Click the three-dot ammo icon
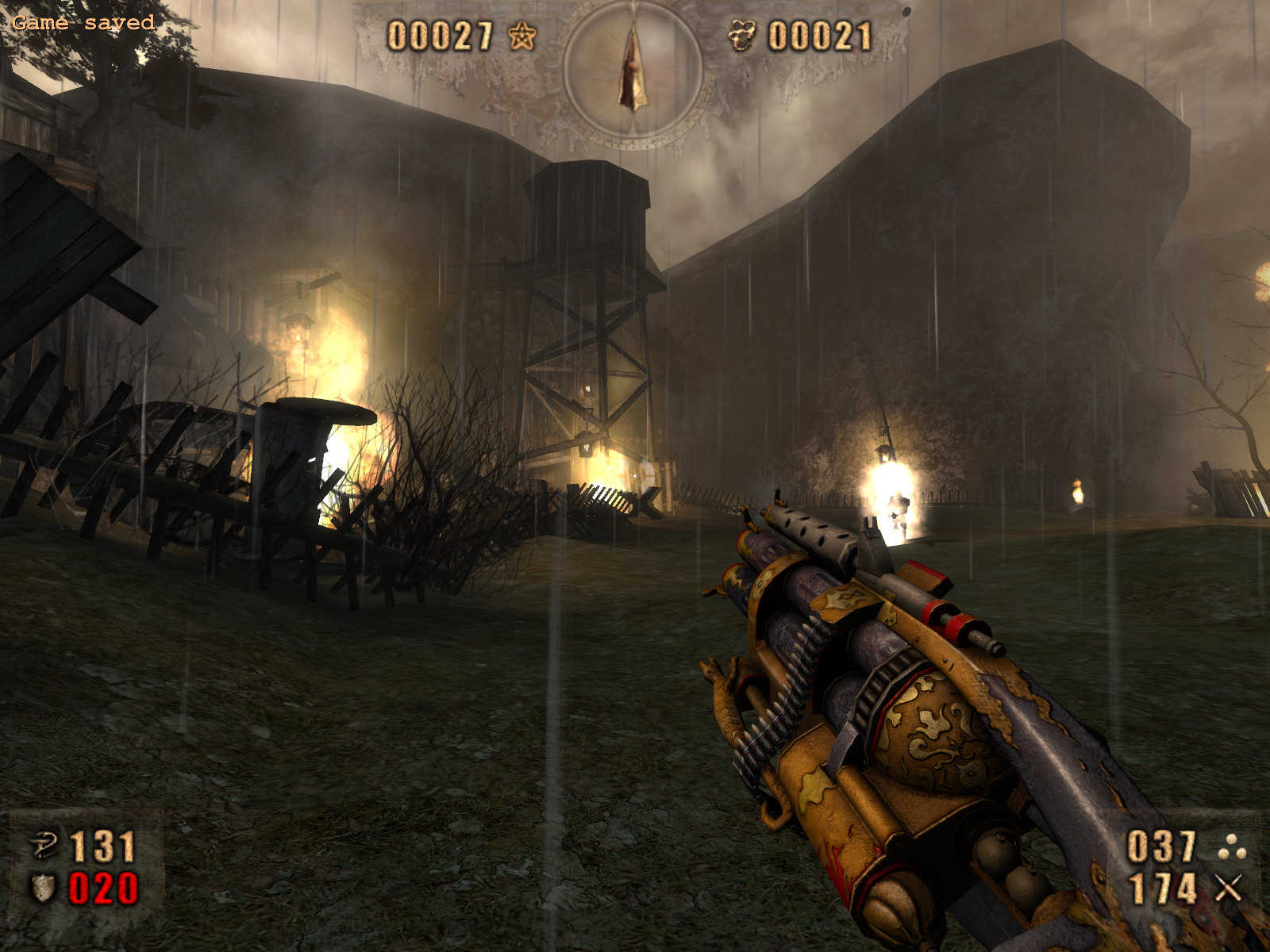This screenshot has height=952, width=1270. point(1230,846)
